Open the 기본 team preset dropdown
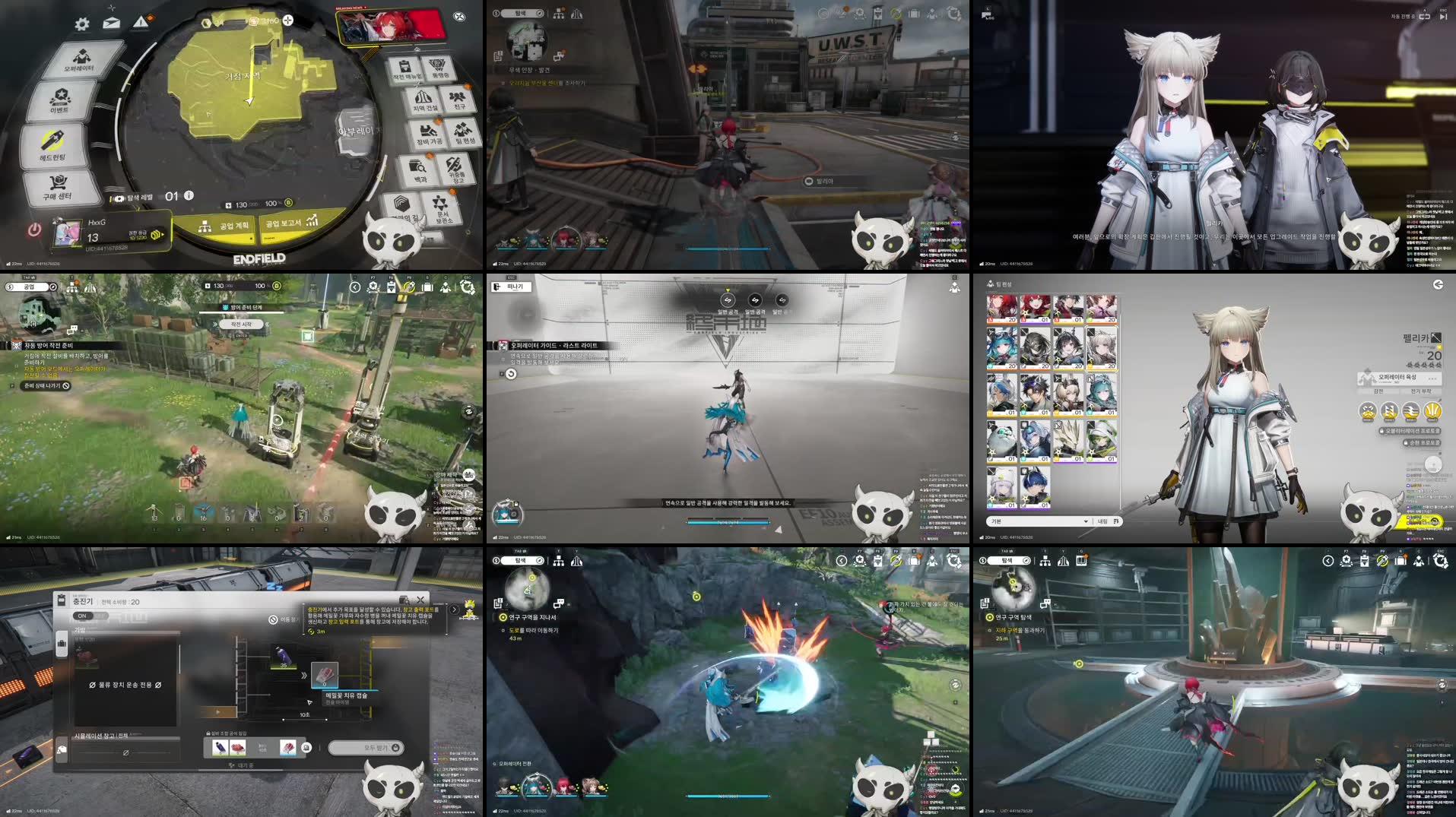This screenshot has height=817, width=1456. tap(1039, 521)
